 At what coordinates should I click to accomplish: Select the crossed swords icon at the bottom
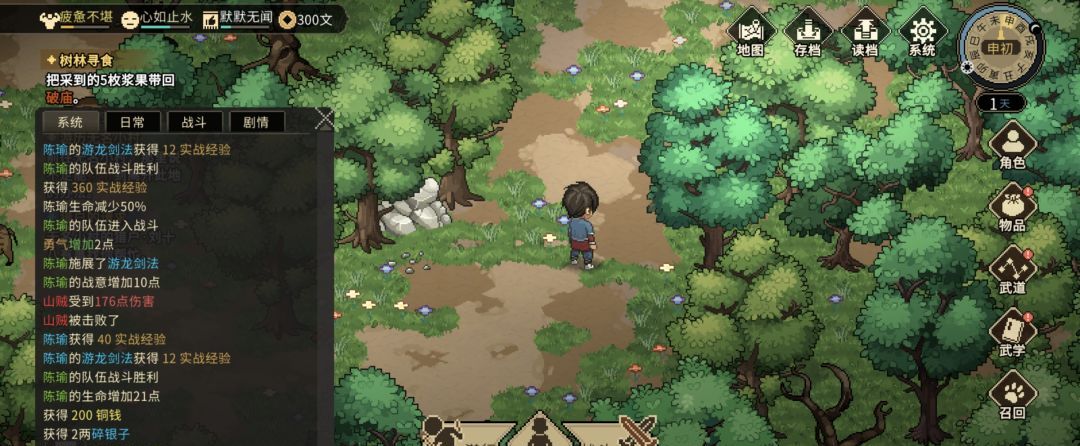pos(637,432)
